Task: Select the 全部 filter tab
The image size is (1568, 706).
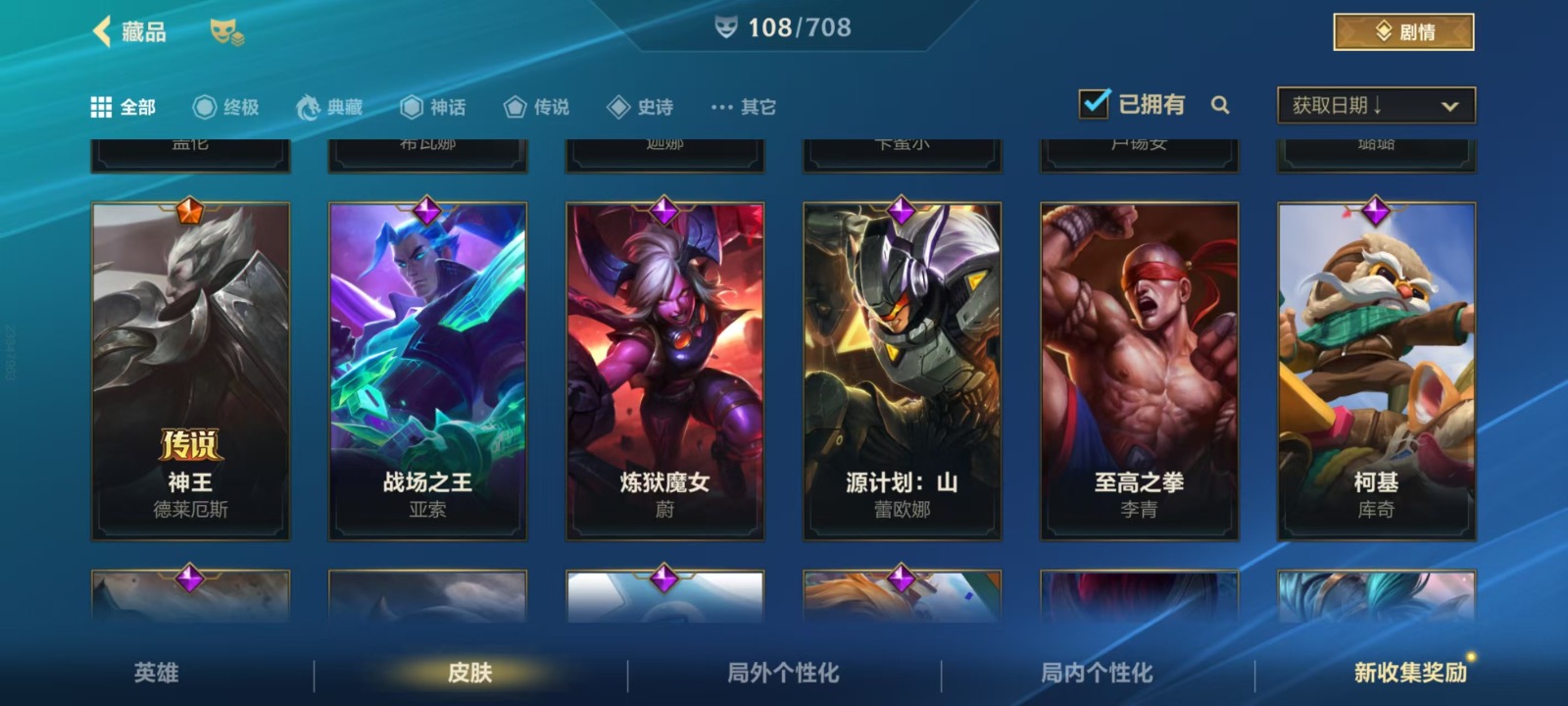Action: [x=123, y=107]
